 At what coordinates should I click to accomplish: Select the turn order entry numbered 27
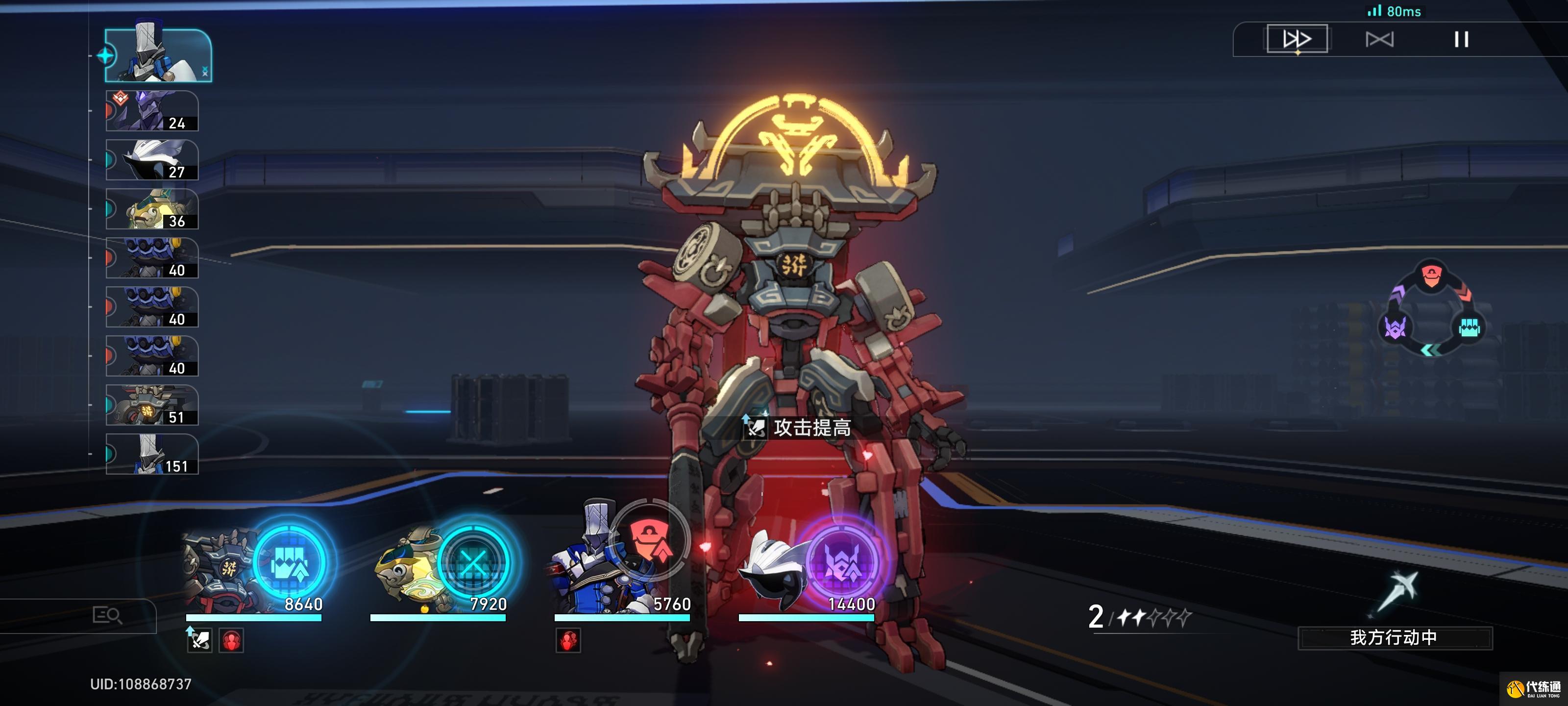tap(152, 160)
